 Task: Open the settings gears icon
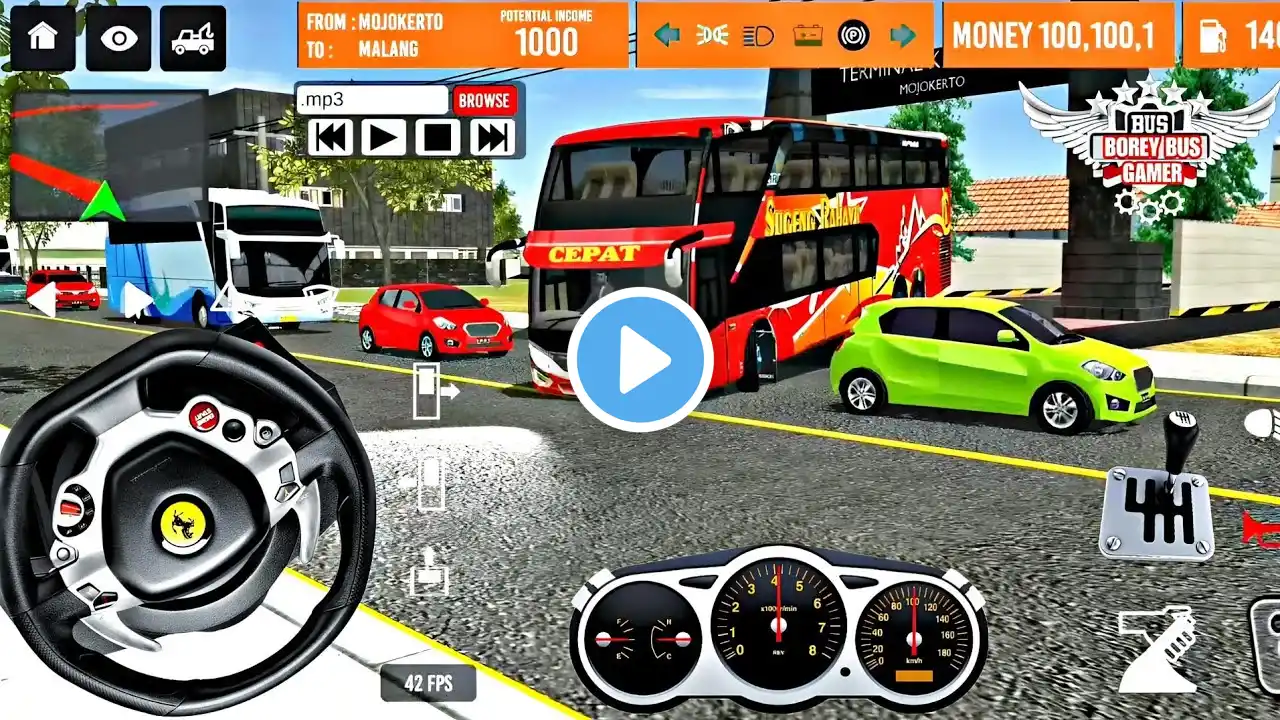coord(1149,204)
